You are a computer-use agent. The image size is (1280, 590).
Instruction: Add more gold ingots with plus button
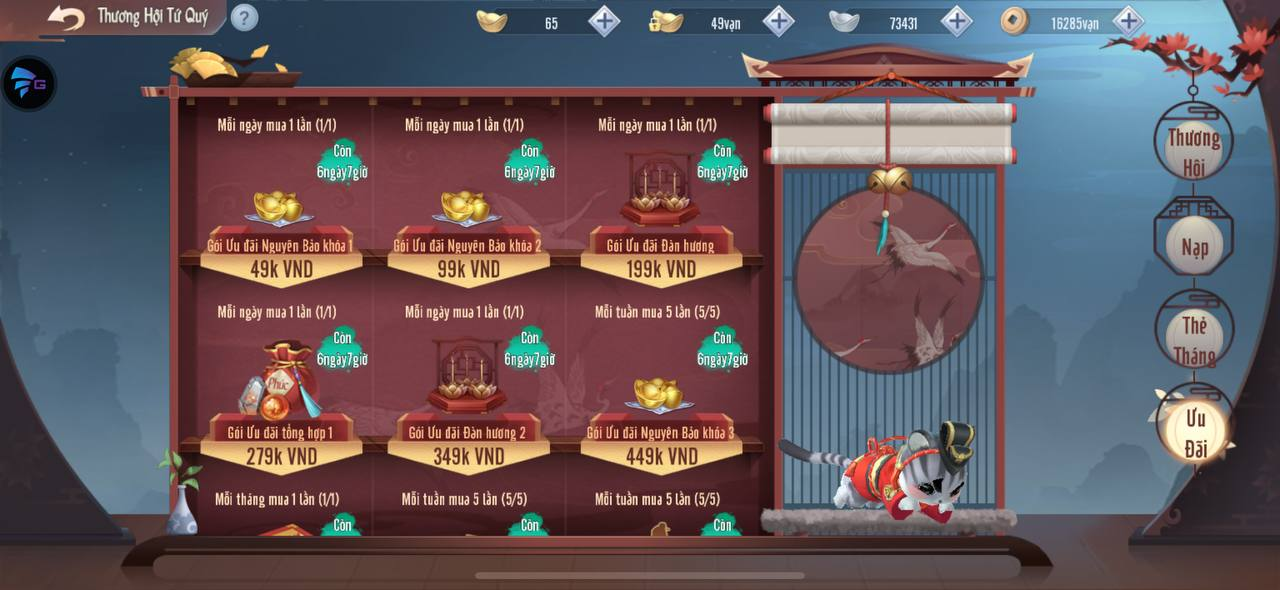(x=603, y=21)
